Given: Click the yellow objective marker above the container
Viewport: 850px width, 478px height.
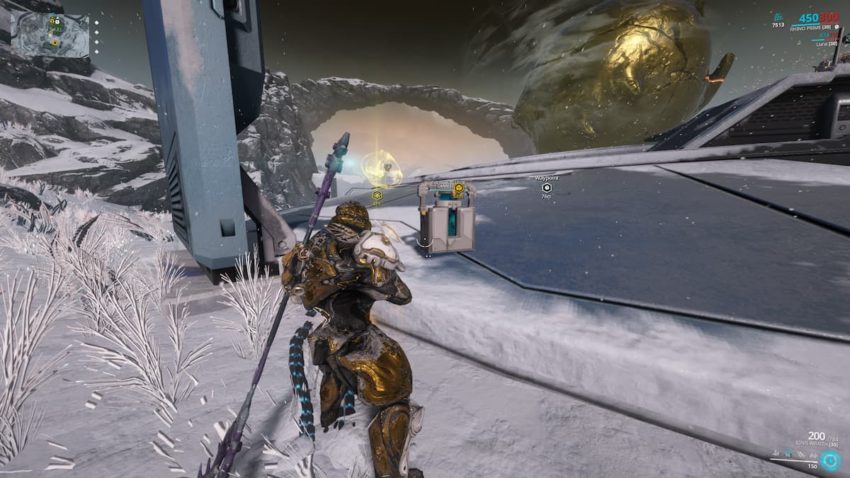Looking at the screenshot, I should coord(458,187).
